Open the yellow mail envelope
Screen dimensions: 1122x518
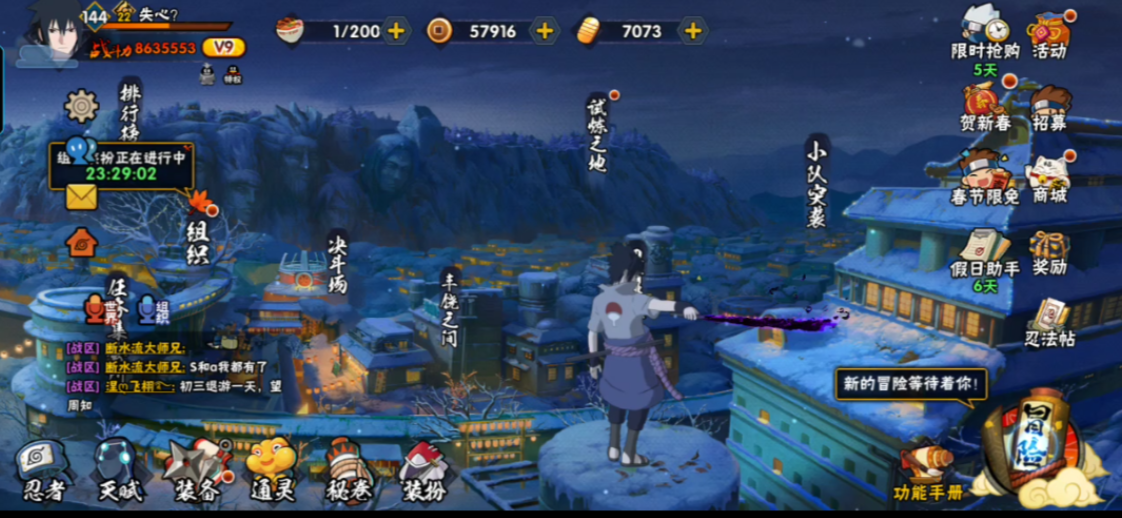[81, 197]
